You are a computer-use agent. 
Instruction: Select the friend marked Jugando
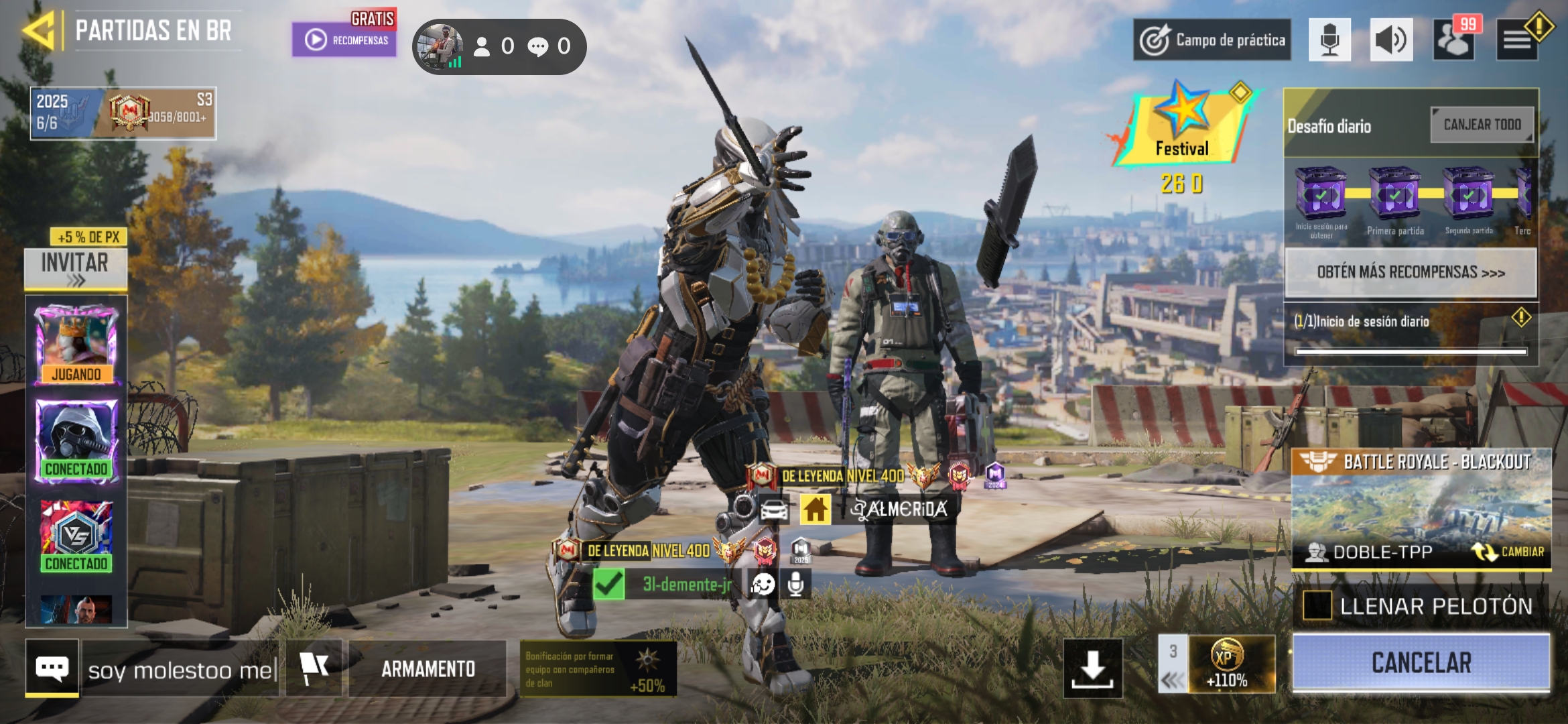coord(76,345)
